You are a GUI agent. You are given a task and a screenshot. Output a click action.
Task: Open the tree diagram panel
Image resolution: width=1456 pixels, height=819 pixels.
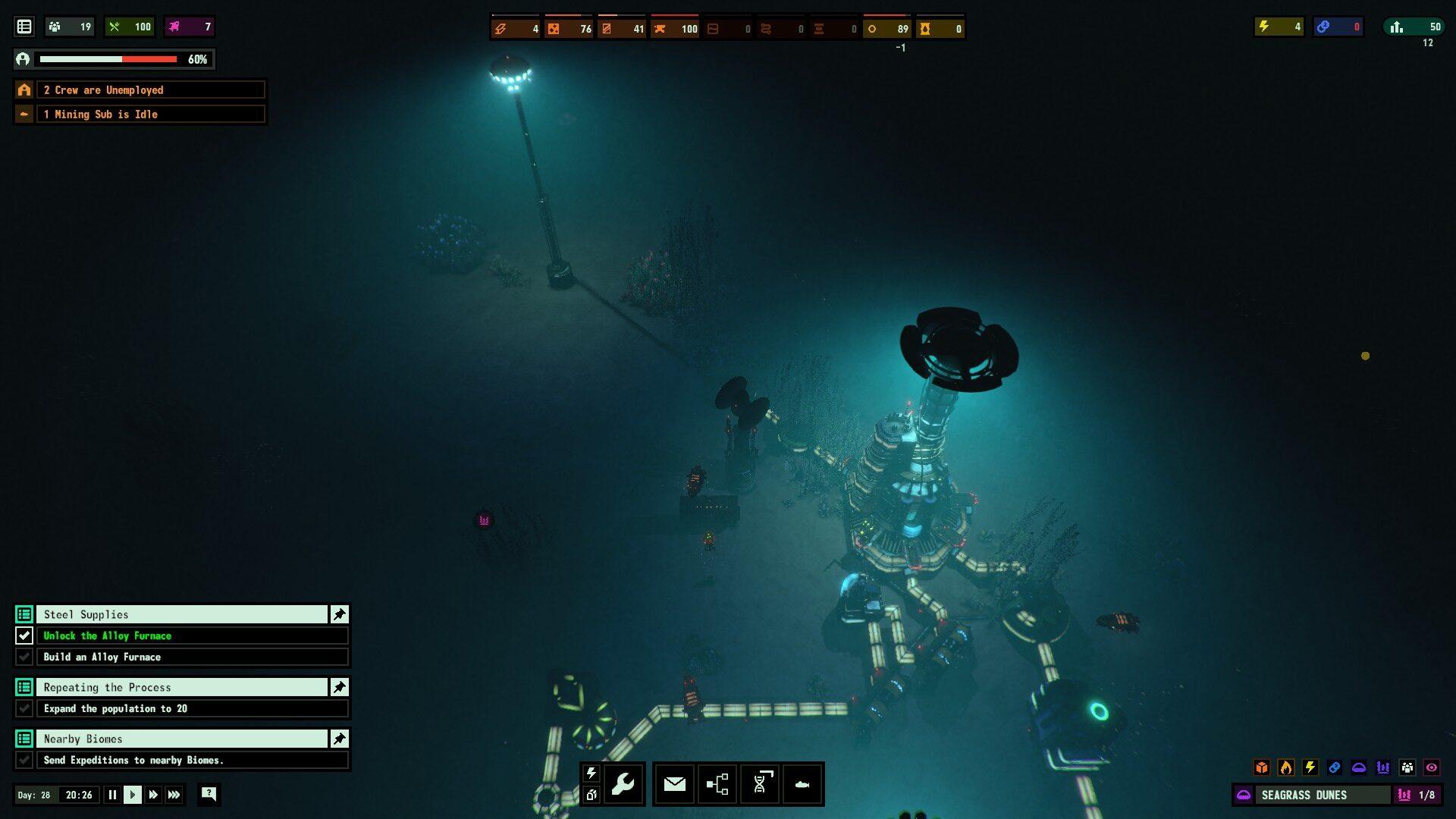[717, 783]
